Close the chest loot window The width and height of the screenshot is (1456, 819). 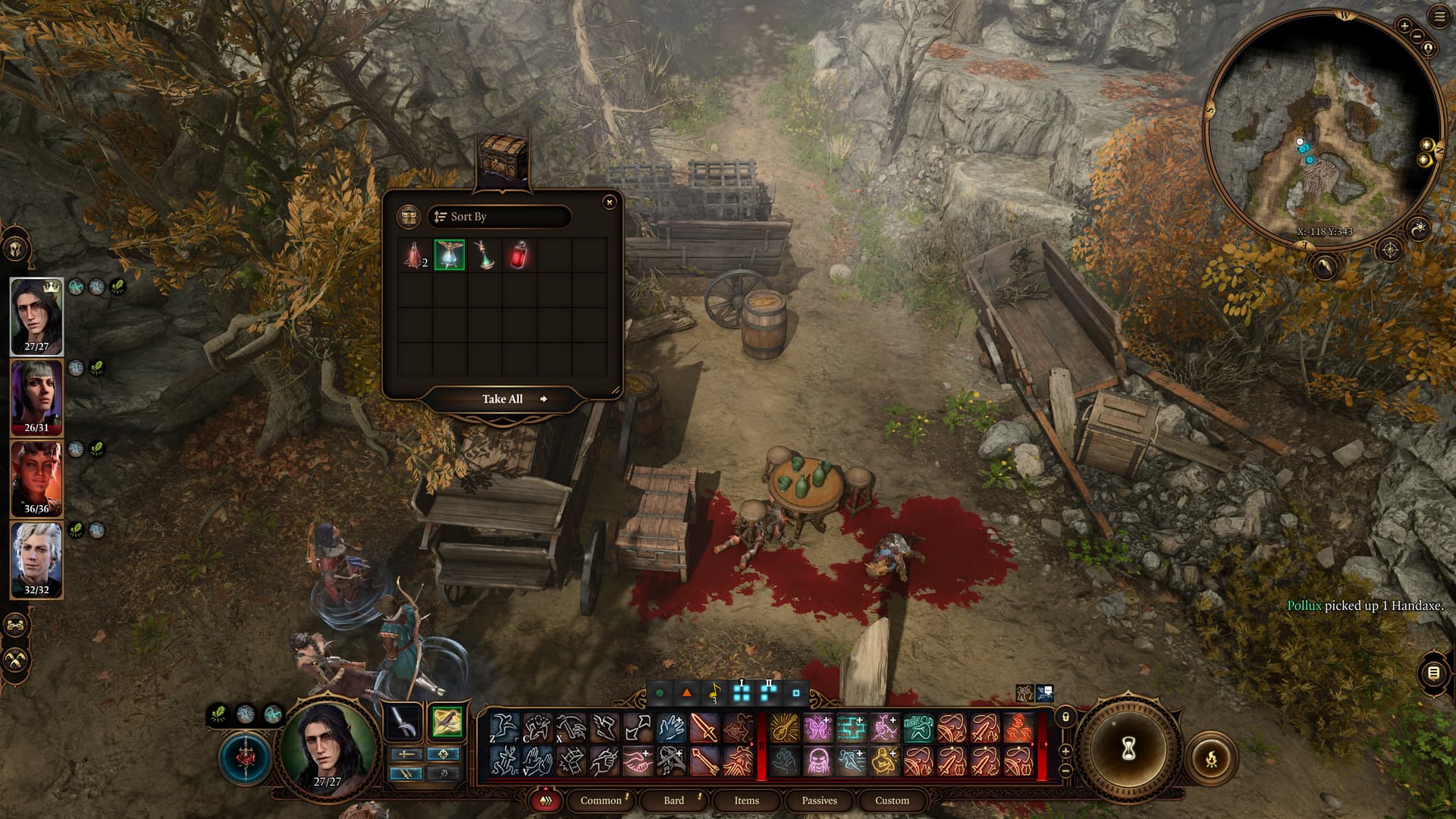tap(609, 202)
